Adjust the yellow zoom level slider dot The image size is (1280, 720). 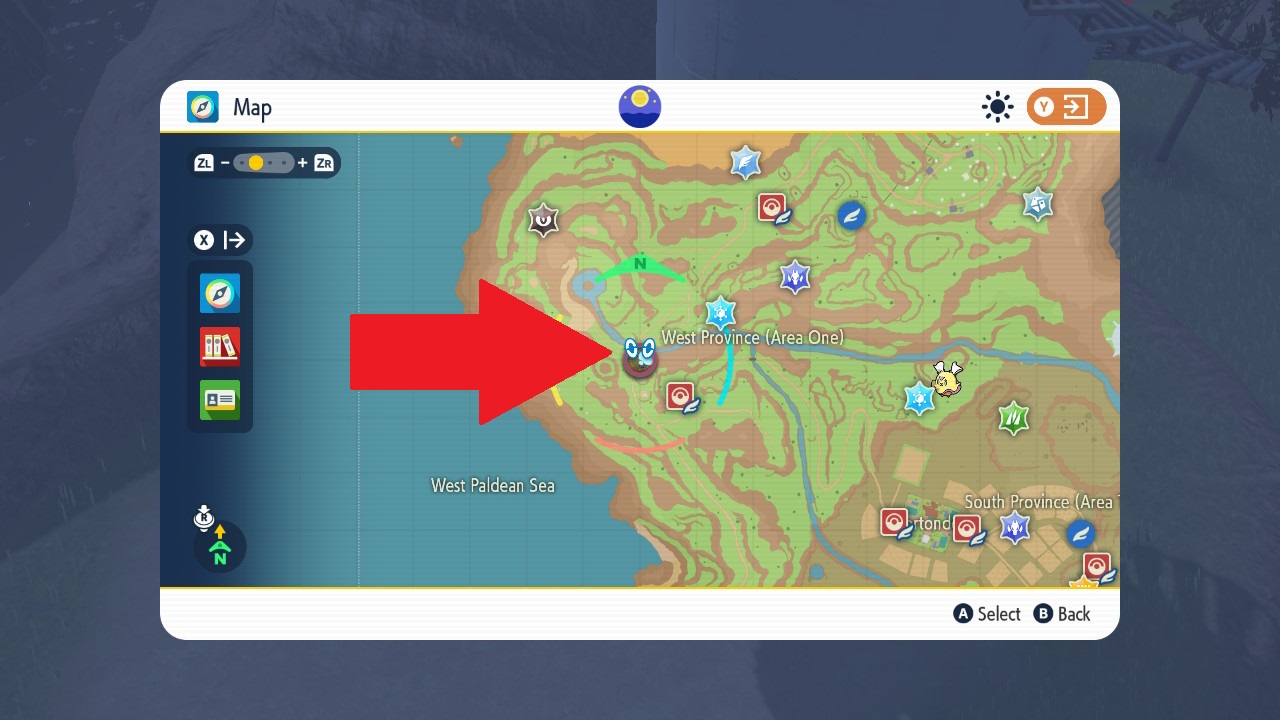(x=258, y=162)
